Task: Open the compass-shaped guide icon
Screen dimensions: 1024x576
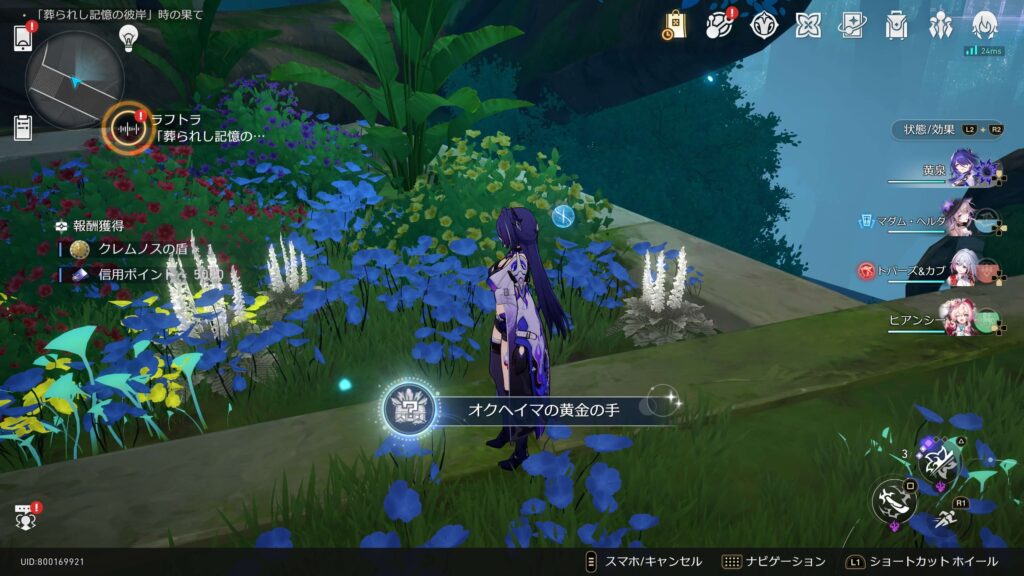Action: [764, 25]
